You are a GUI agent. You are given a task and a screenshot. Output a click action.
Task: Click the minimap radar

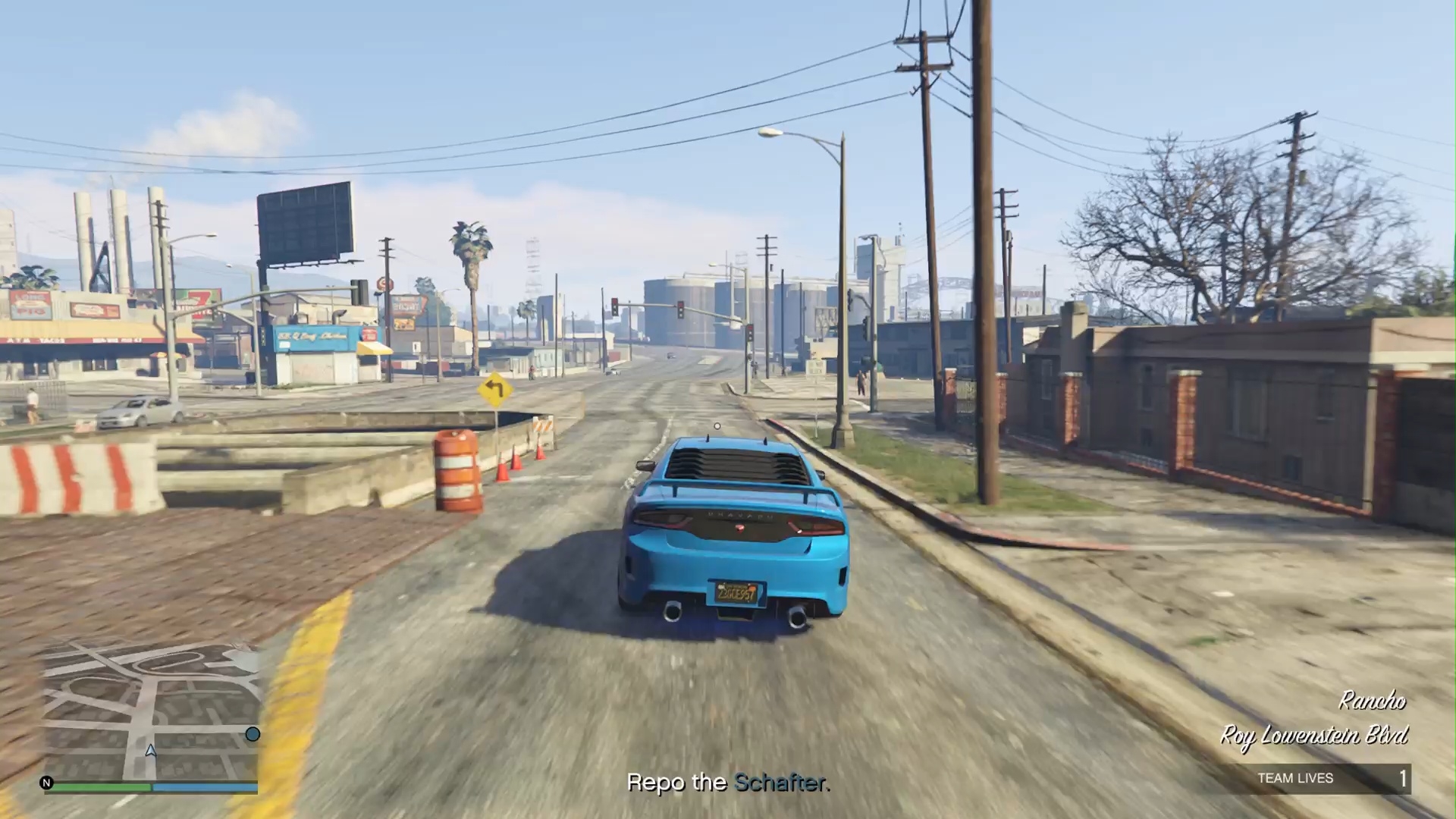tap(152, 709)
